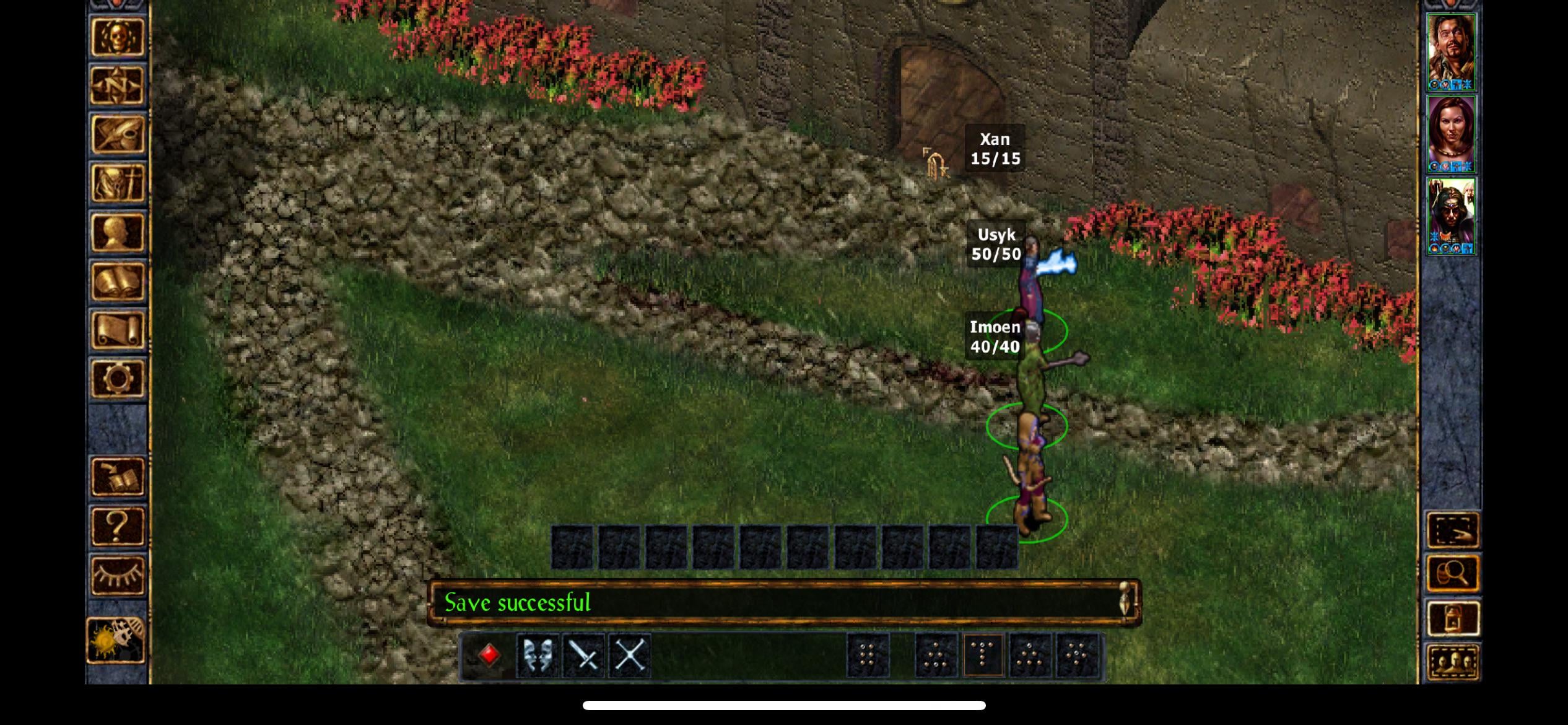Open the character record head icon
The image size is (1568, 725).
(117, 232)
